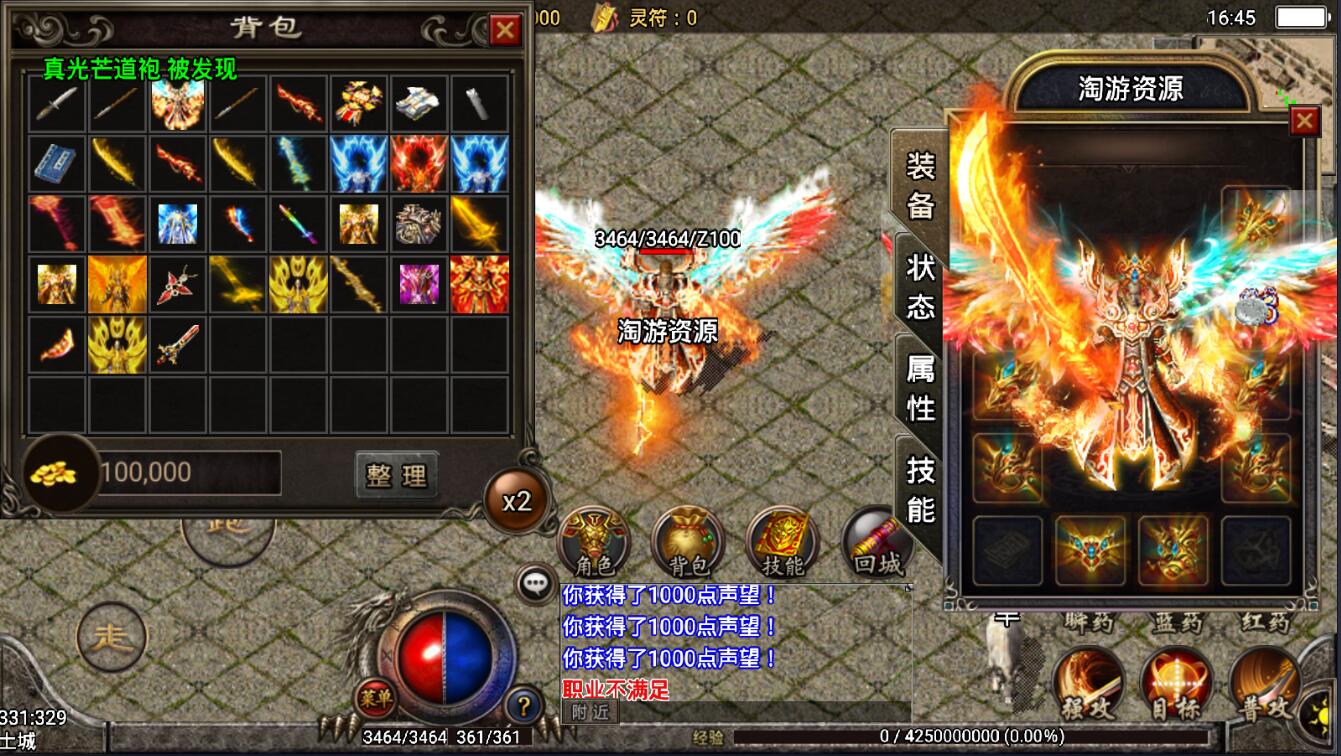Open the 背包 bag shortcut icon

[x=687, y=542]
